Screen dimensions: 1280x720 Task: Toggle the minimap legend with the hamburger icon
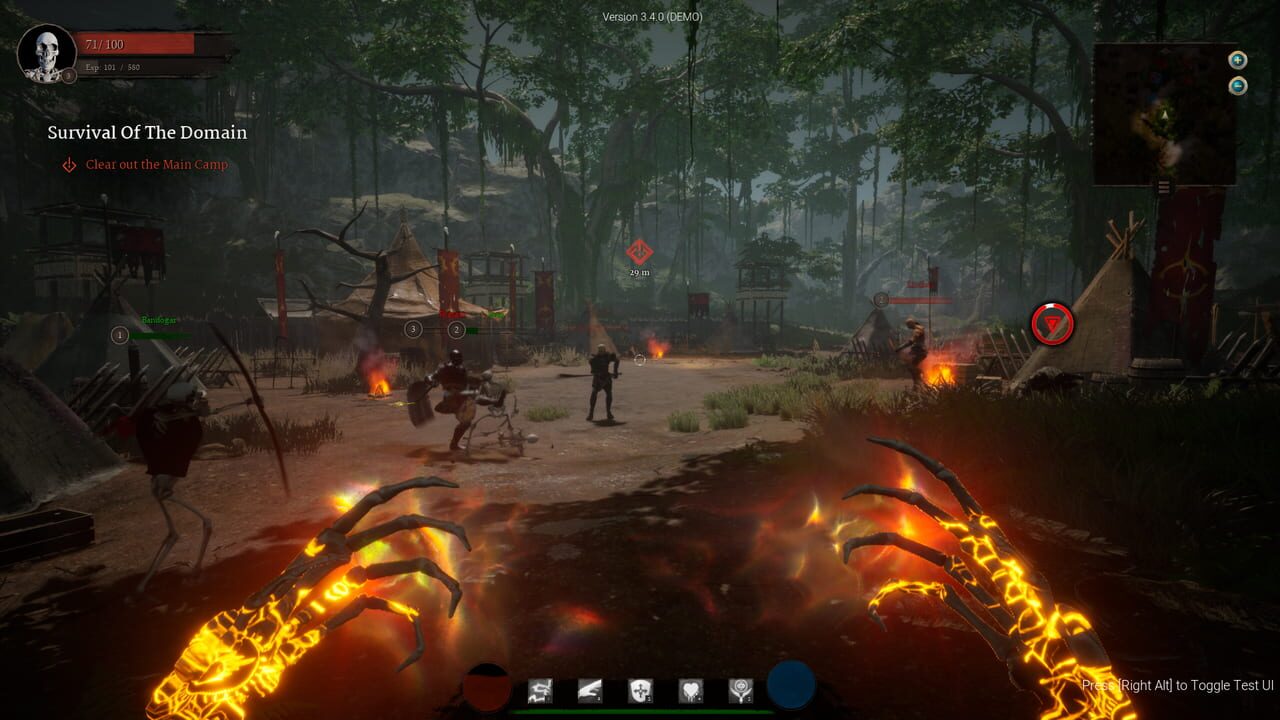click(x=1164, y=187)
